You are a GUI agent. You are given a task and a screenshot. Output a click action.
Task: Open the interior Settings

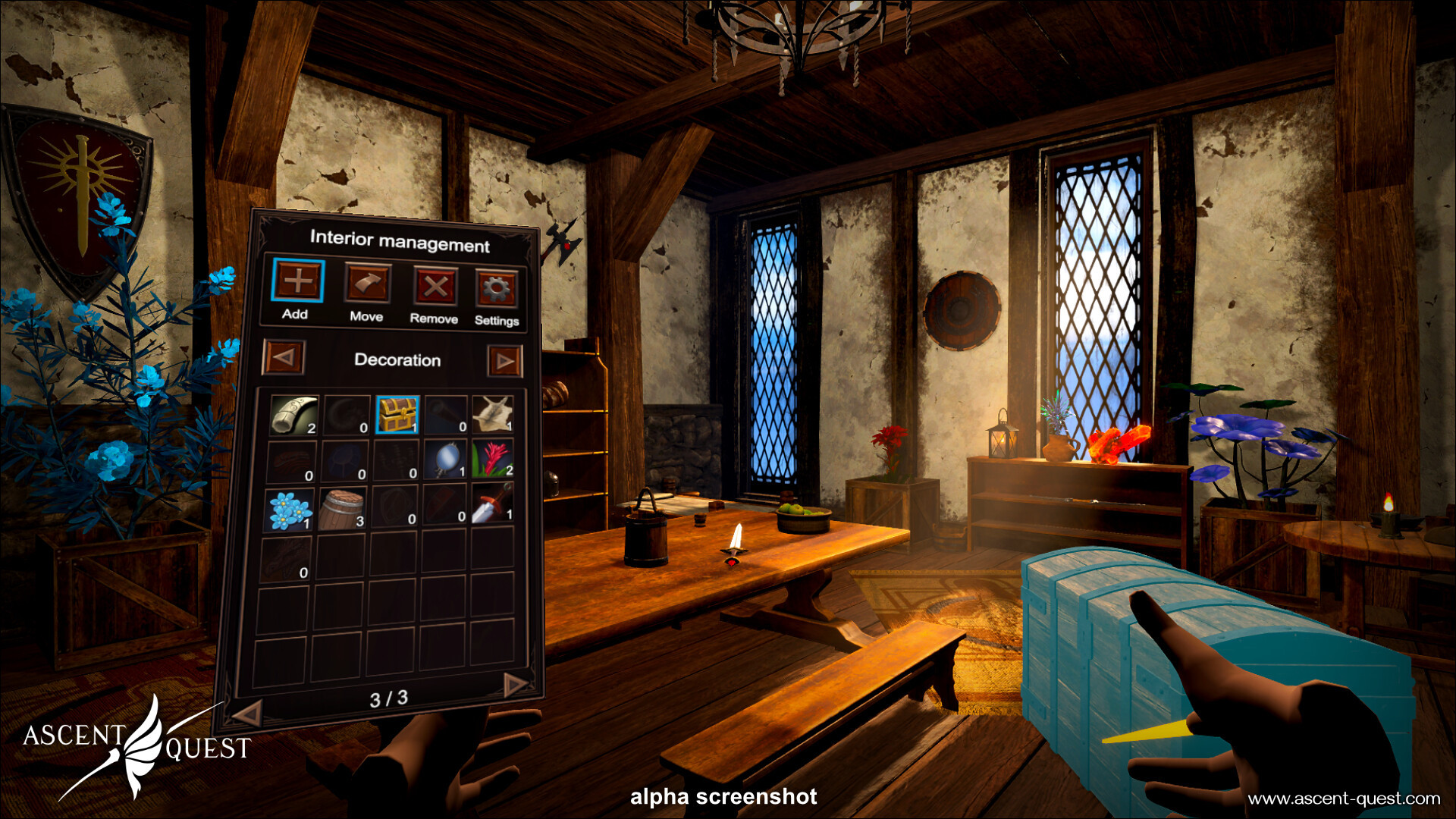click(497, 289)
